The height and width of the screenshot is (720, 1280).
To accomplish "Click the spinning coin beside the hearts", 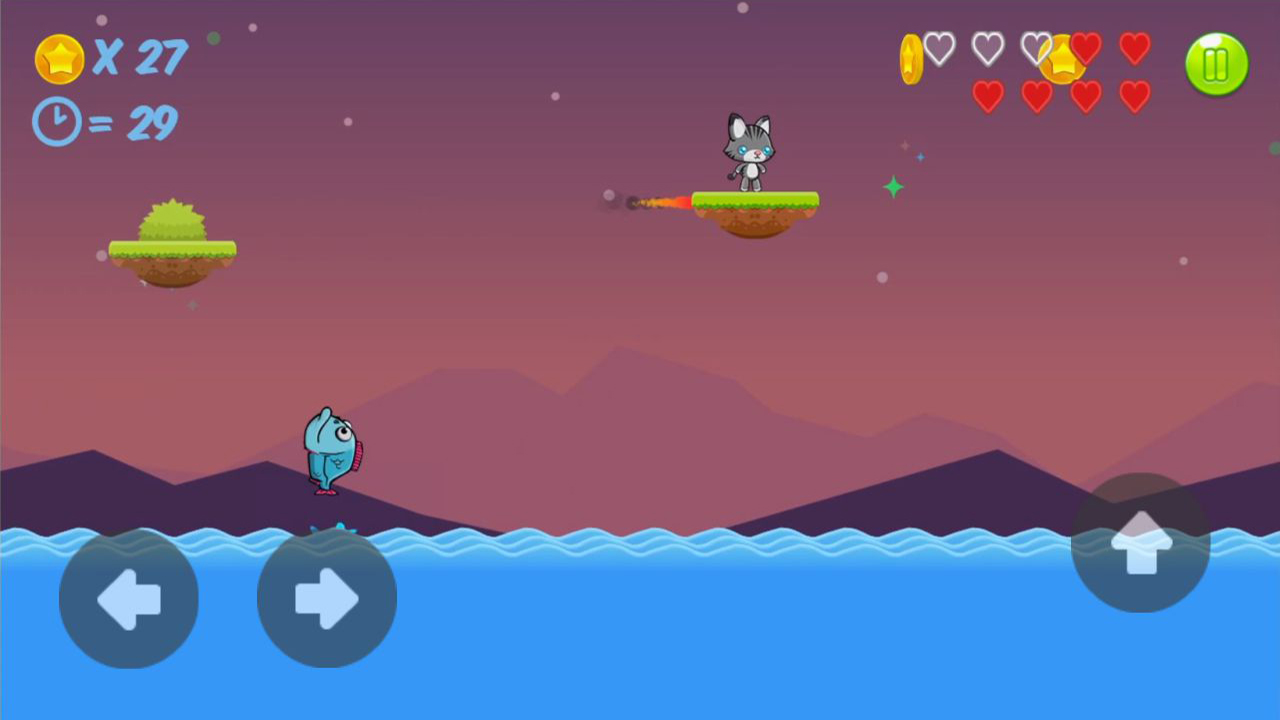I will pyautogui.click(x=910, y=58).
